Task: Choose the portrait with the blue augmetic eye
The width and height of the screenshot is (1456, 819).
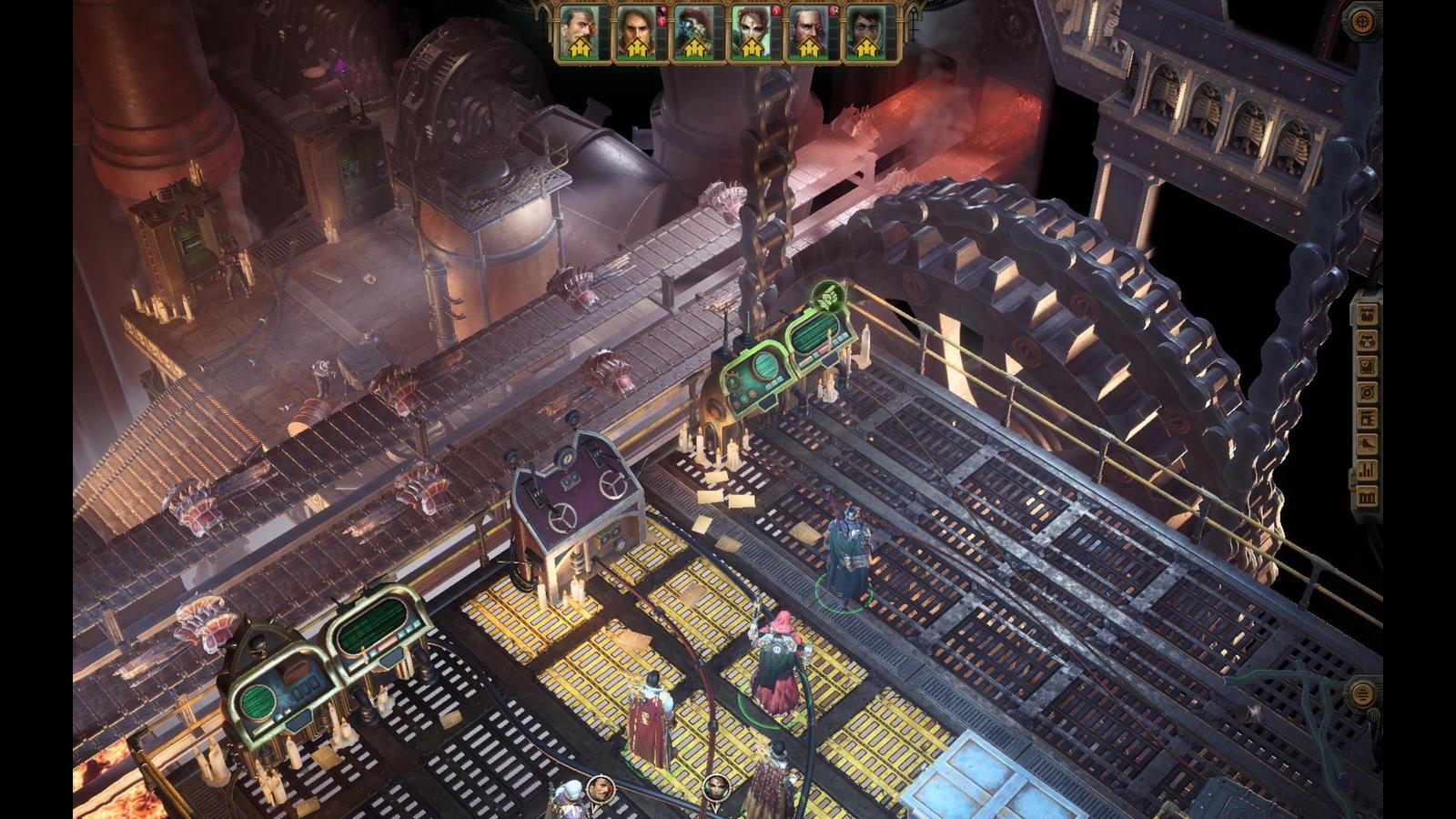Action: point(693,33)
